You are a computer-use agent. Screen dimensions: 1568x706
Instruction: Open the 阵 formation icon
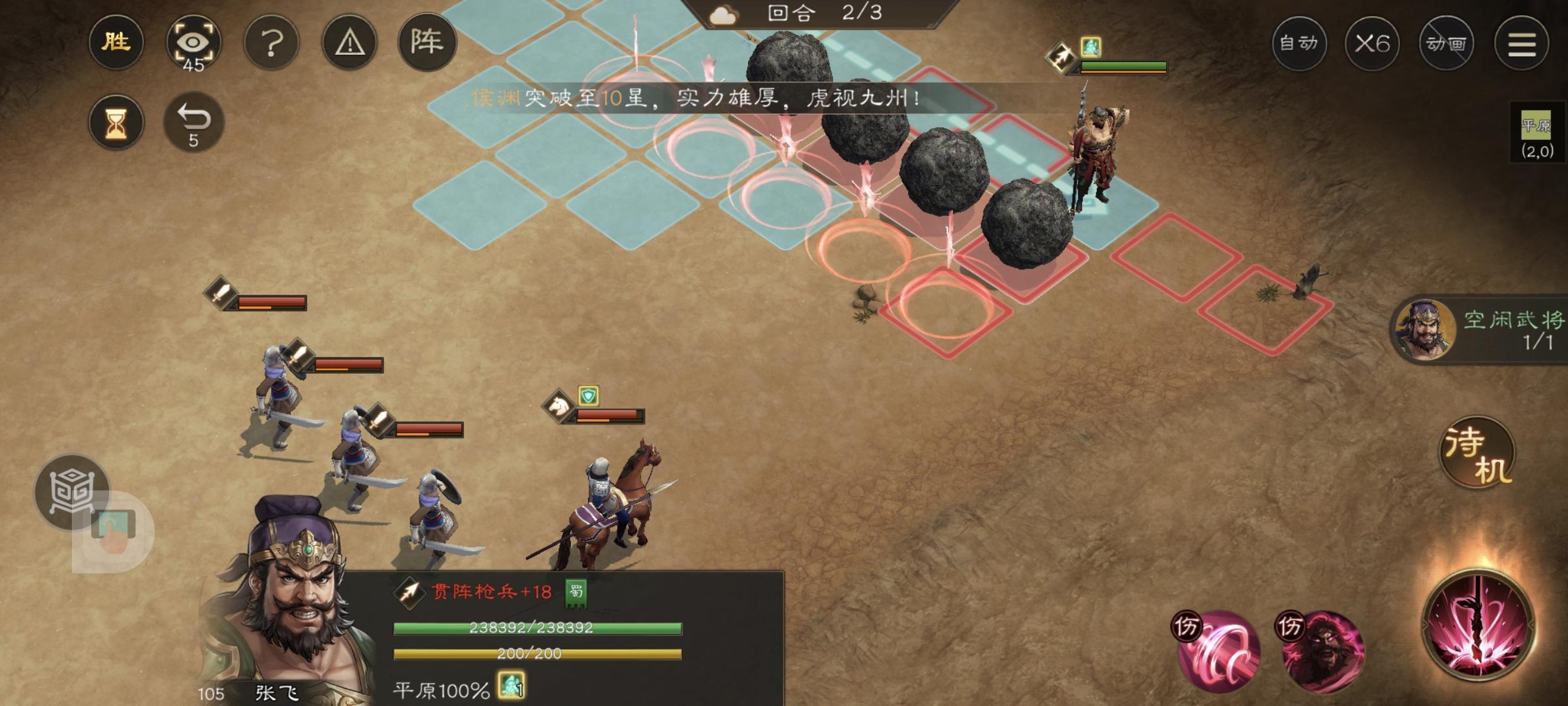(x=429, y=42)
